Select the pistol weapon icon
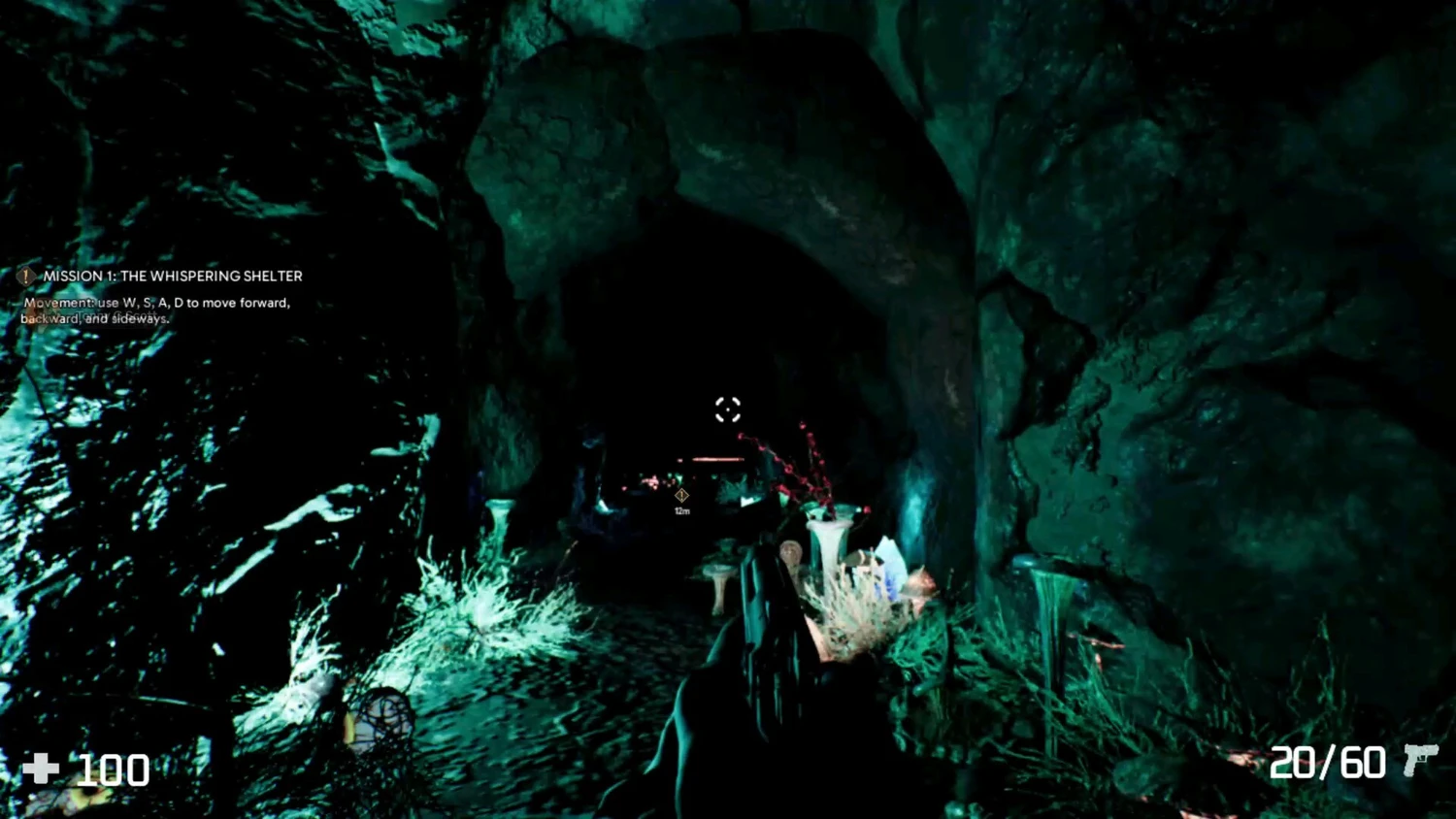 [x=1419, y=759]
